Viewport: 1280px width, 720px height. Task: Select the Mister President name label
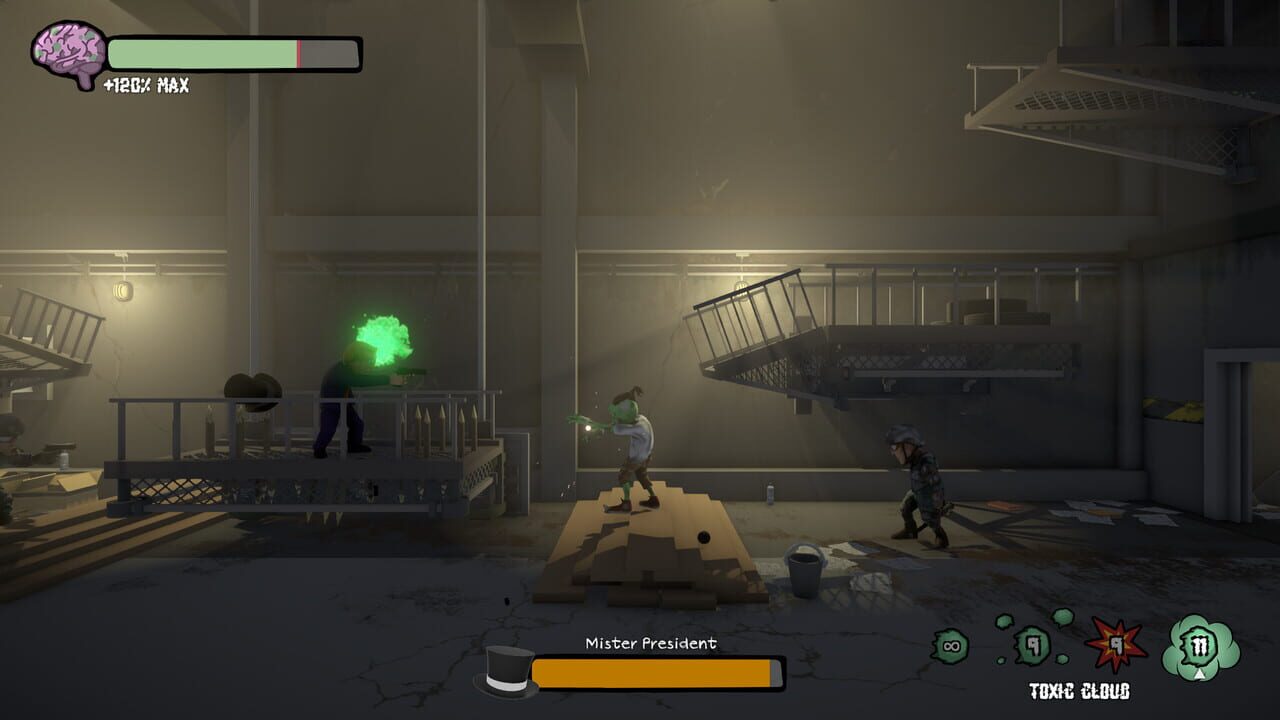(x=650, y=645)
